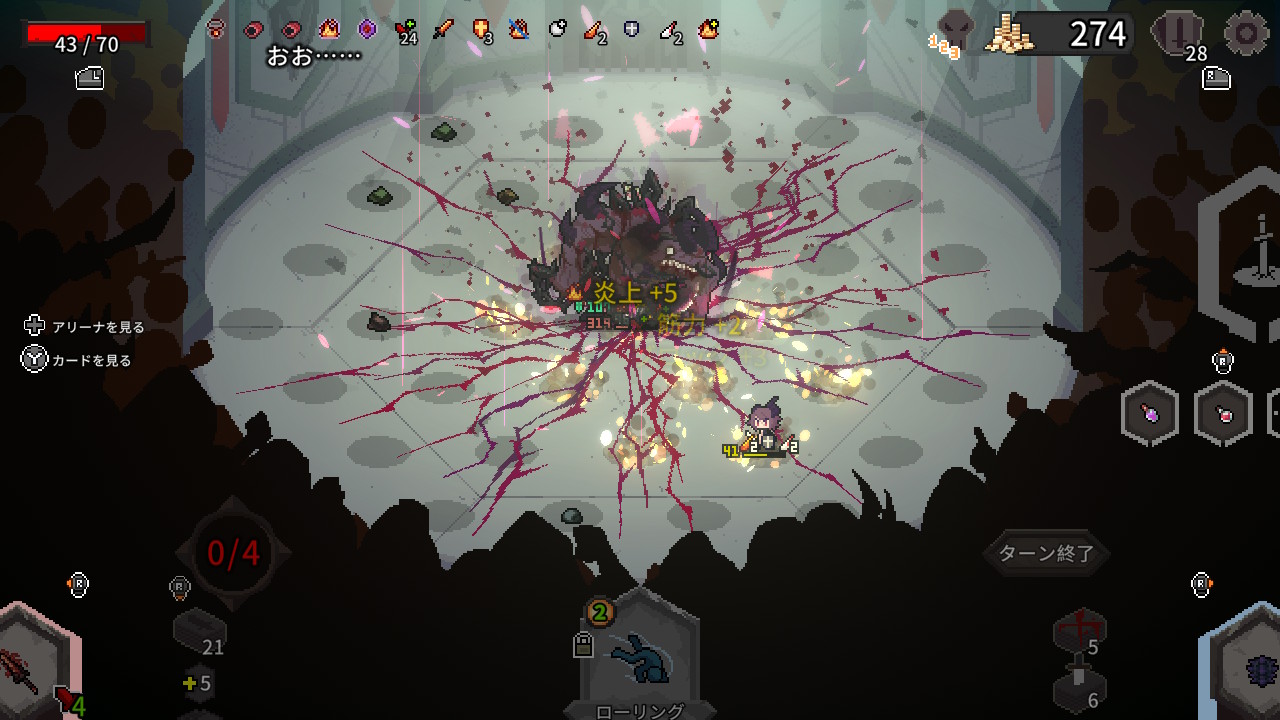This screenshot has height=720, width=1280.
Task: Inspect the white bomb status icon
Action: point(557,29)
